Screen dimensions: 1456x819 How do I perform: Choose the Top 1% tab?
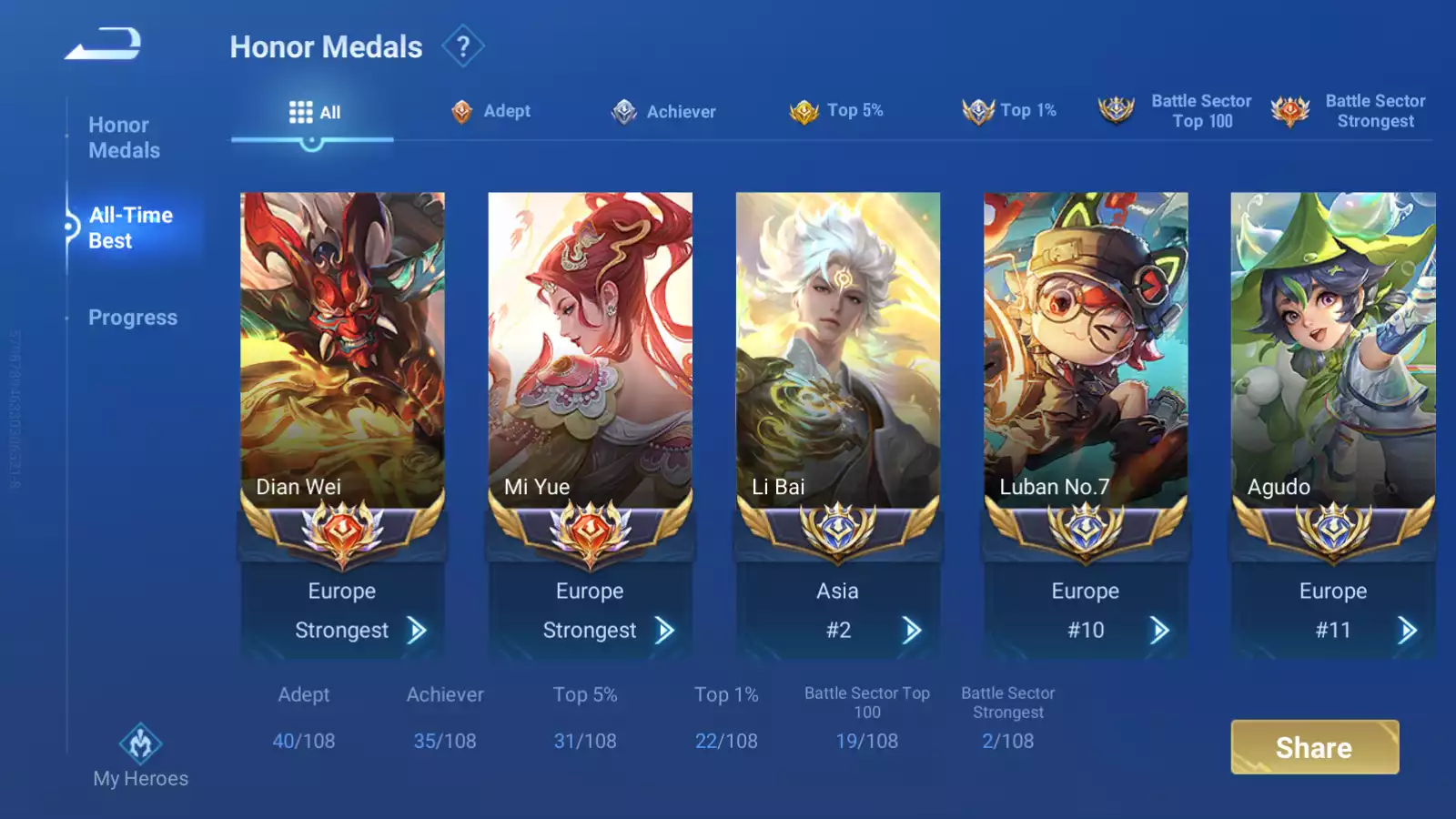click(x=1010, y=111)
